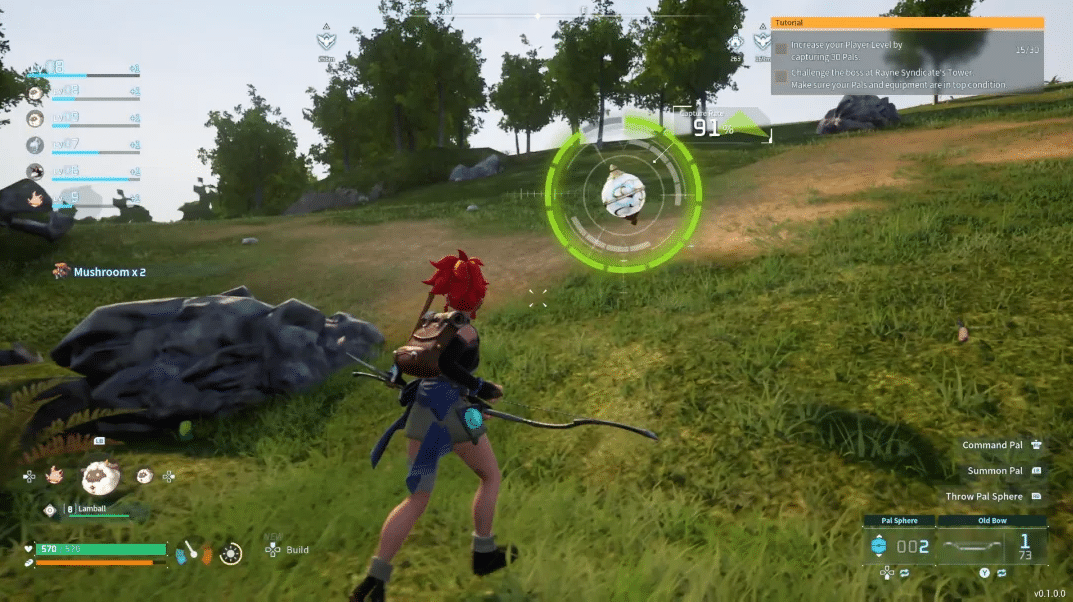Select the Old Bow weapon slot
Image resolution: width=1073 pixels, height=602 pixels.
pos(993,546)
